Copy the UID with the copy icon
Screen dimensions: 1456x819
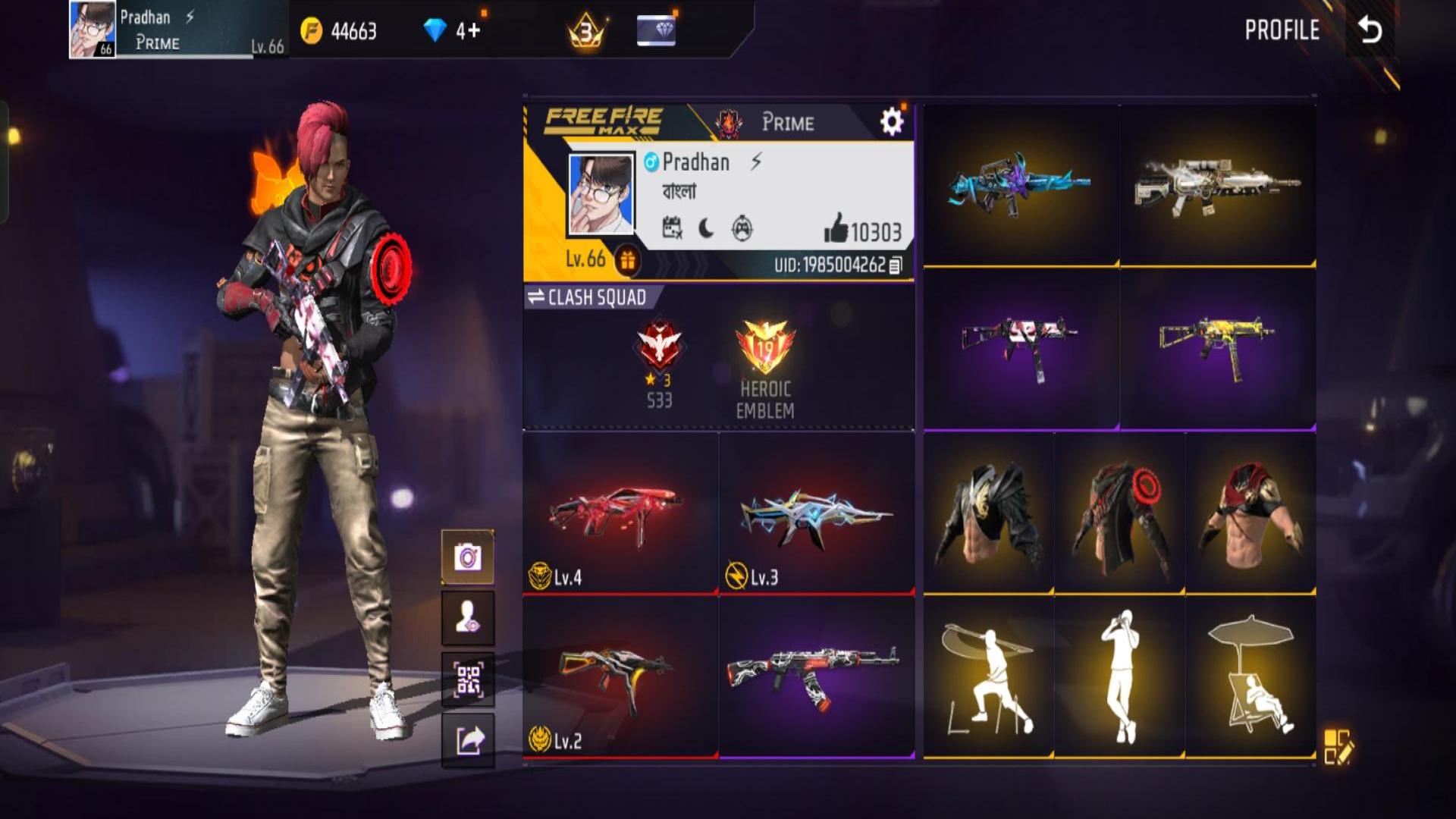point(896,265)
